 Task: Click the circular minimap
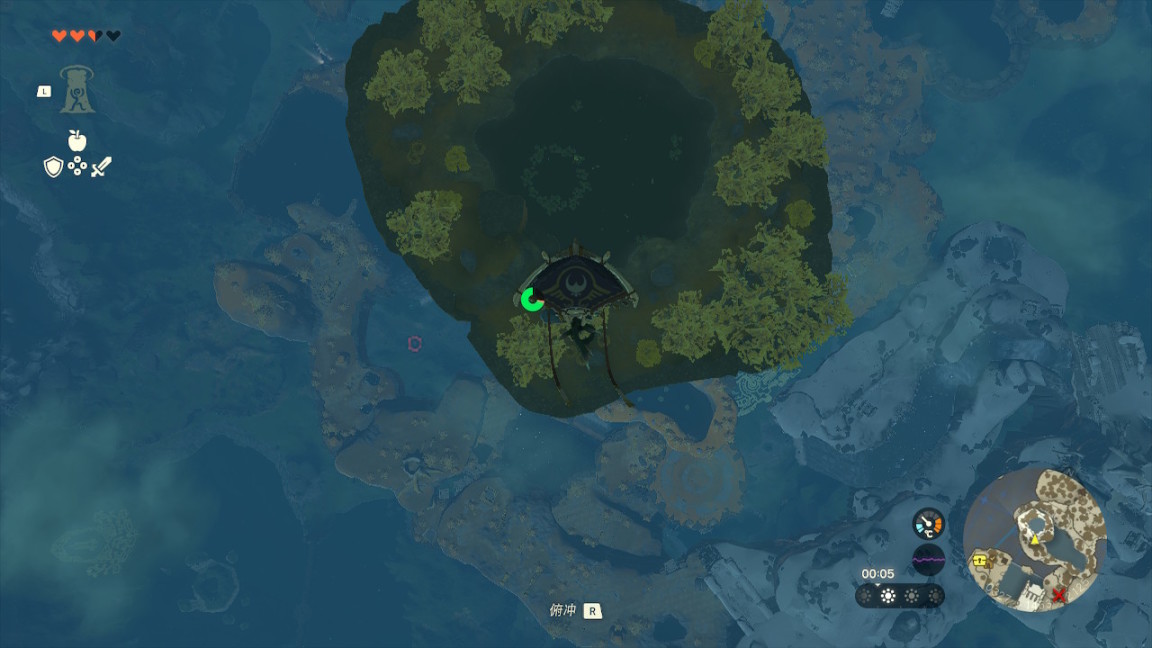click(x=1035, y=540)
